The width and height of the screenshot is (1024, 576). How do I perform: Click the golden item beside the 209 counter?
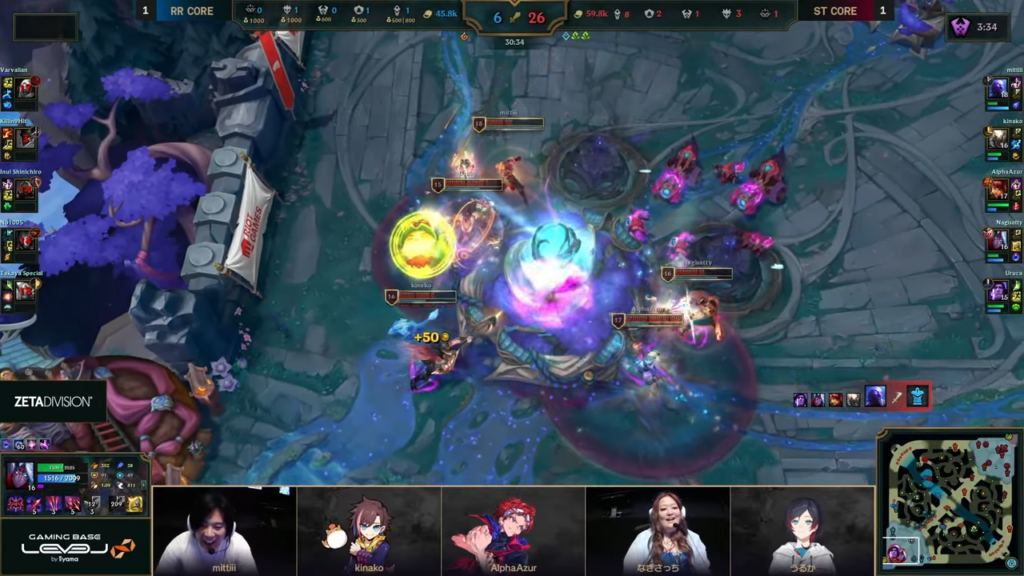(x=134, y=504)
